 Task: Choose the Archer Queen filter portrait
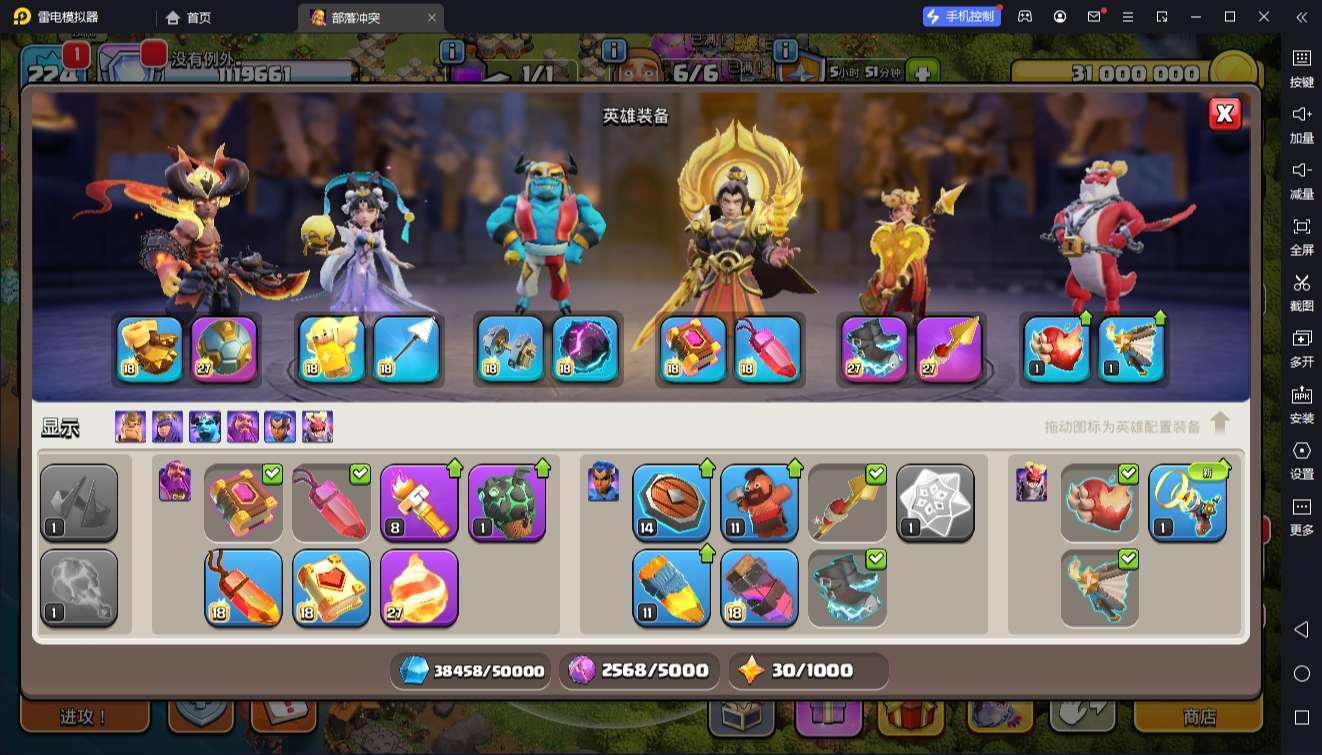167,427
